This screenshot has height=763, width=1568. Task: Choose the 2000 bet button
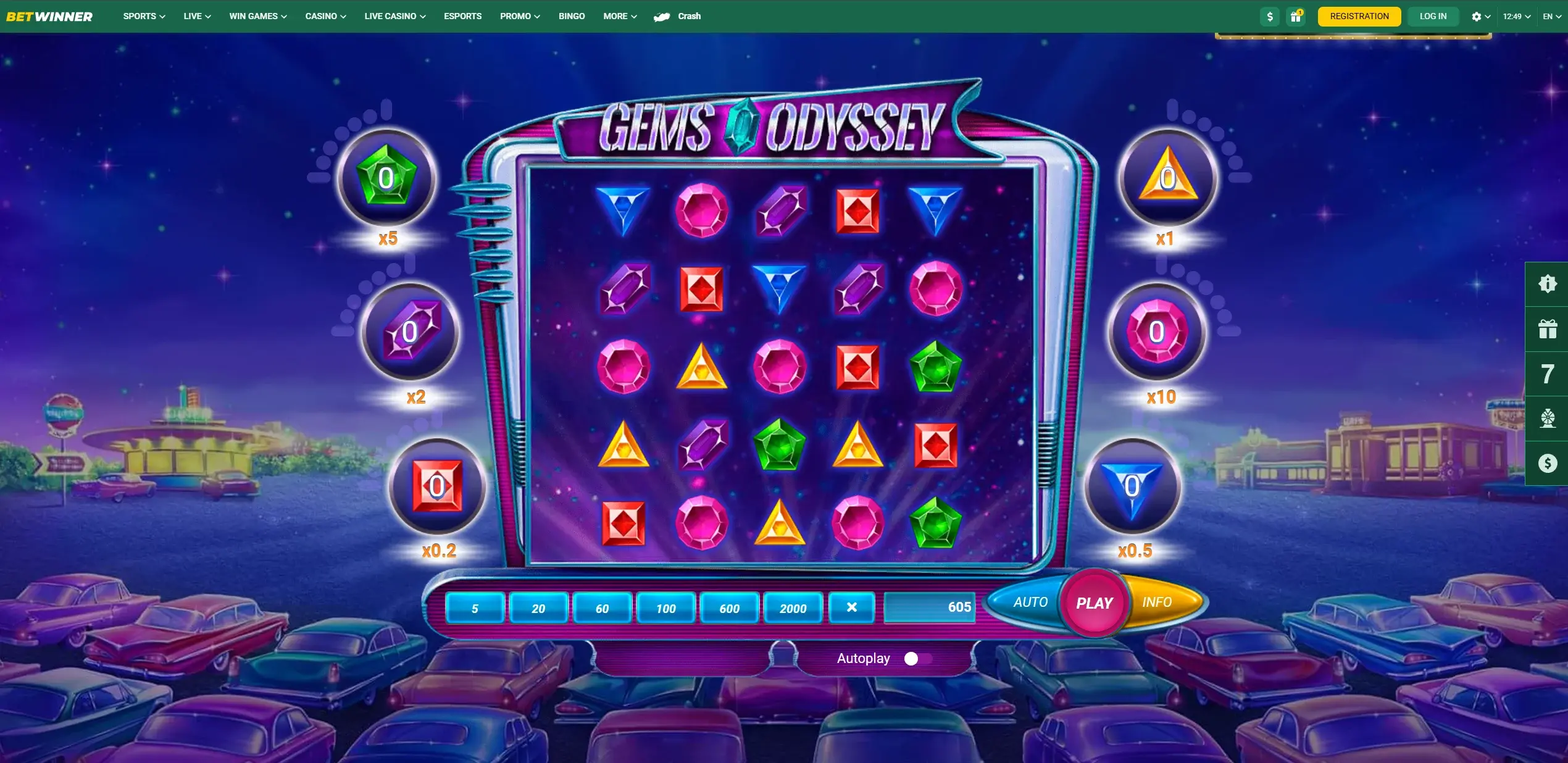pos(793,608)
